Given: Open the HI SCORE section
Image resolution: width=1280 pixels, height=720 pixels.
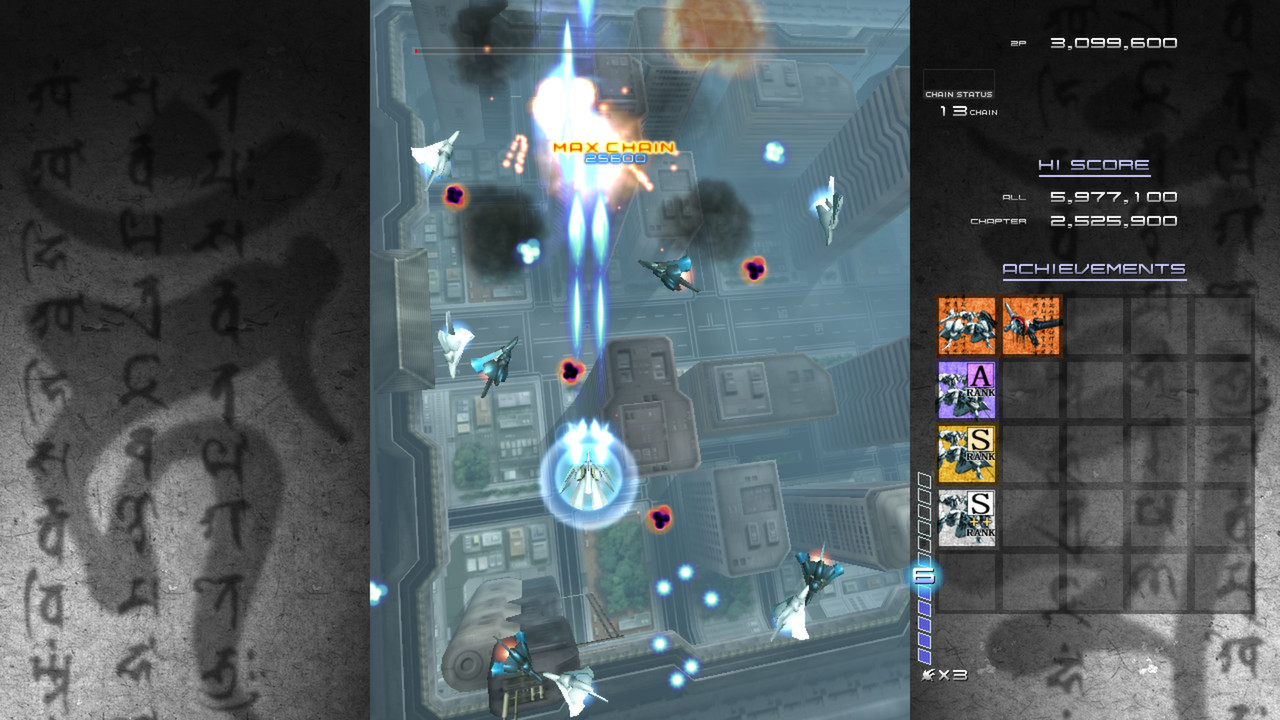Looking at the screenshot, I should coord(1094,164).
